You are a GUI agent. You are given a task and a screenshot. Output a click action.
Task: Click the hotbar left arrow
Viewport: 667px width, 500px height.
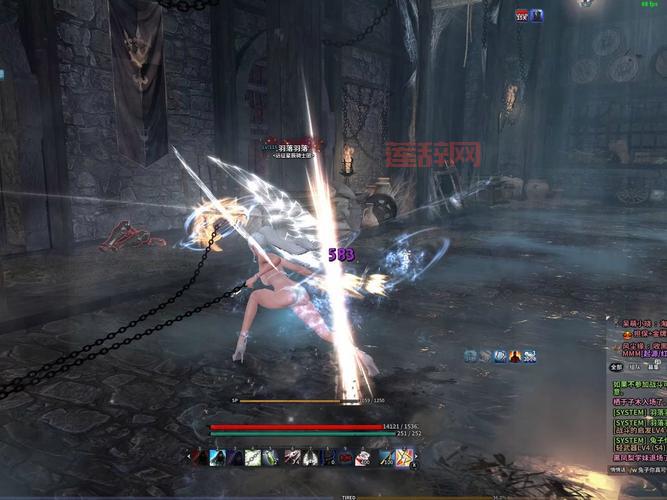coord(189,457)
